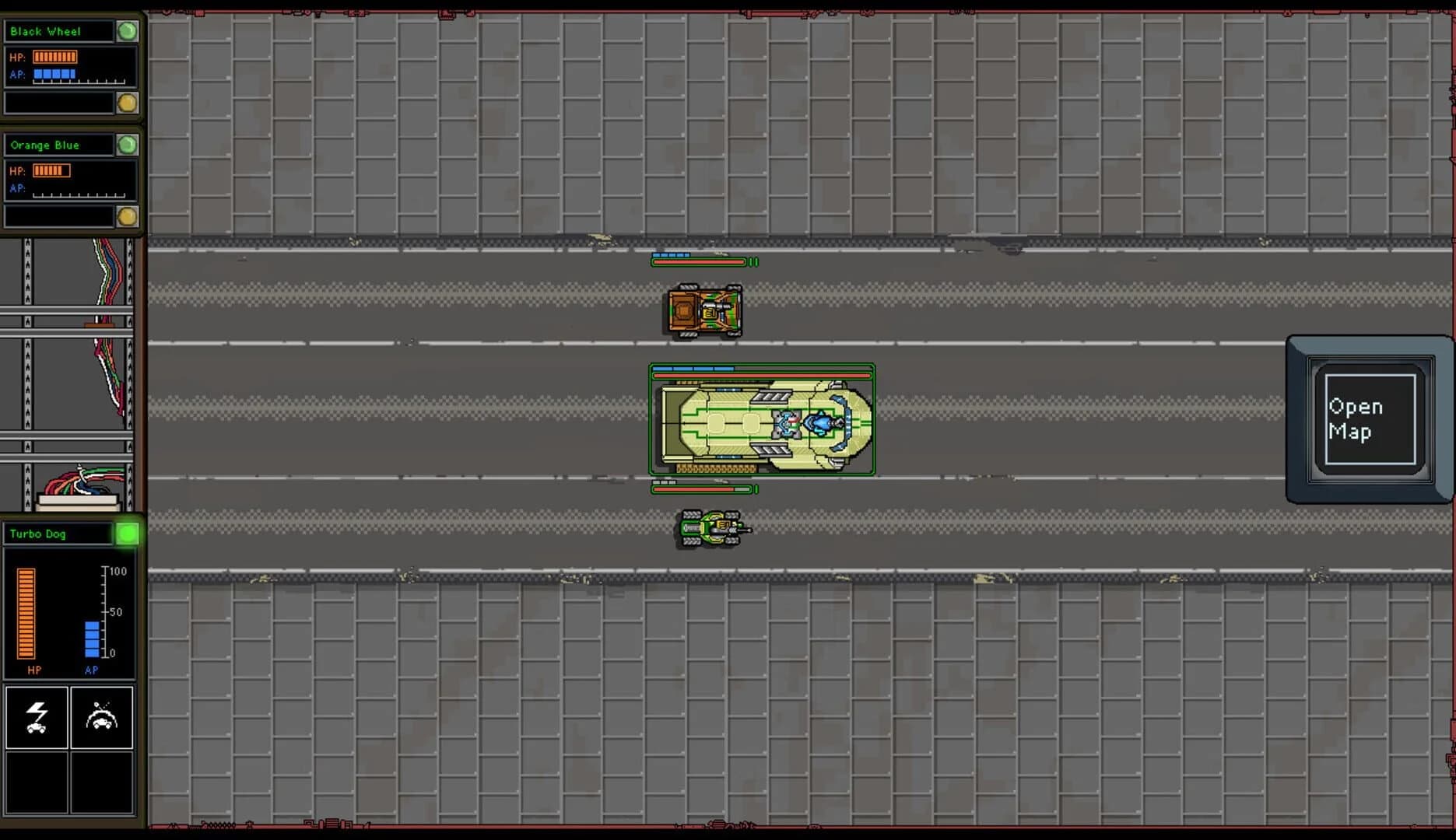Click the yellow indicator under Orange Blue panel
This screenshot has height=840, width=1456.
128,217
